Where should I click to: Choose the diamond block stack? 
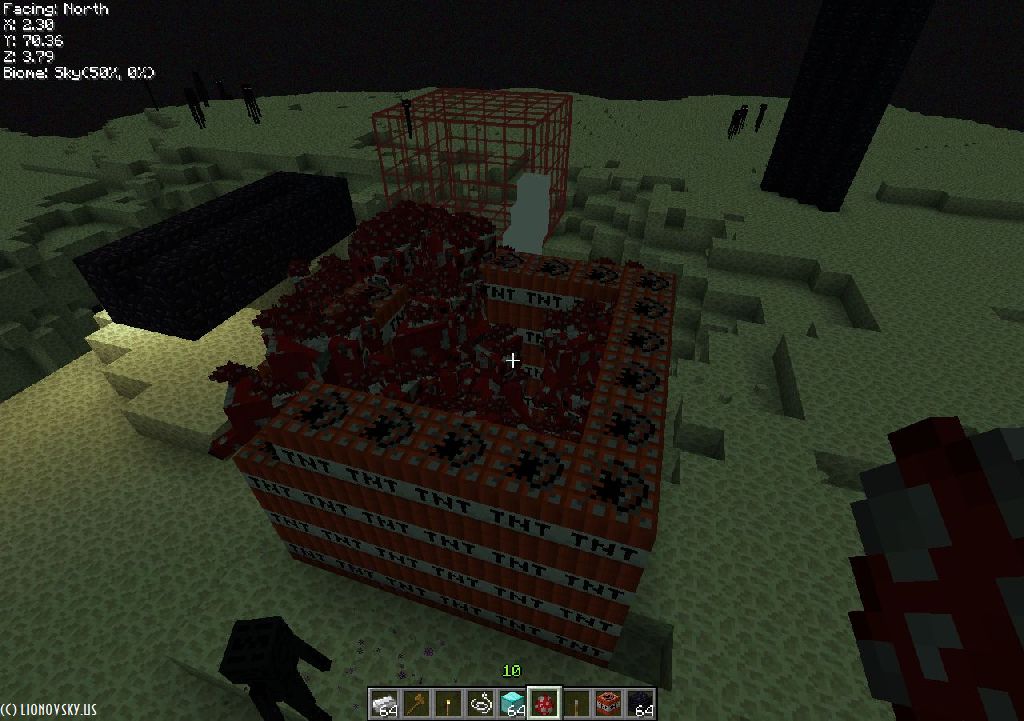512,704
